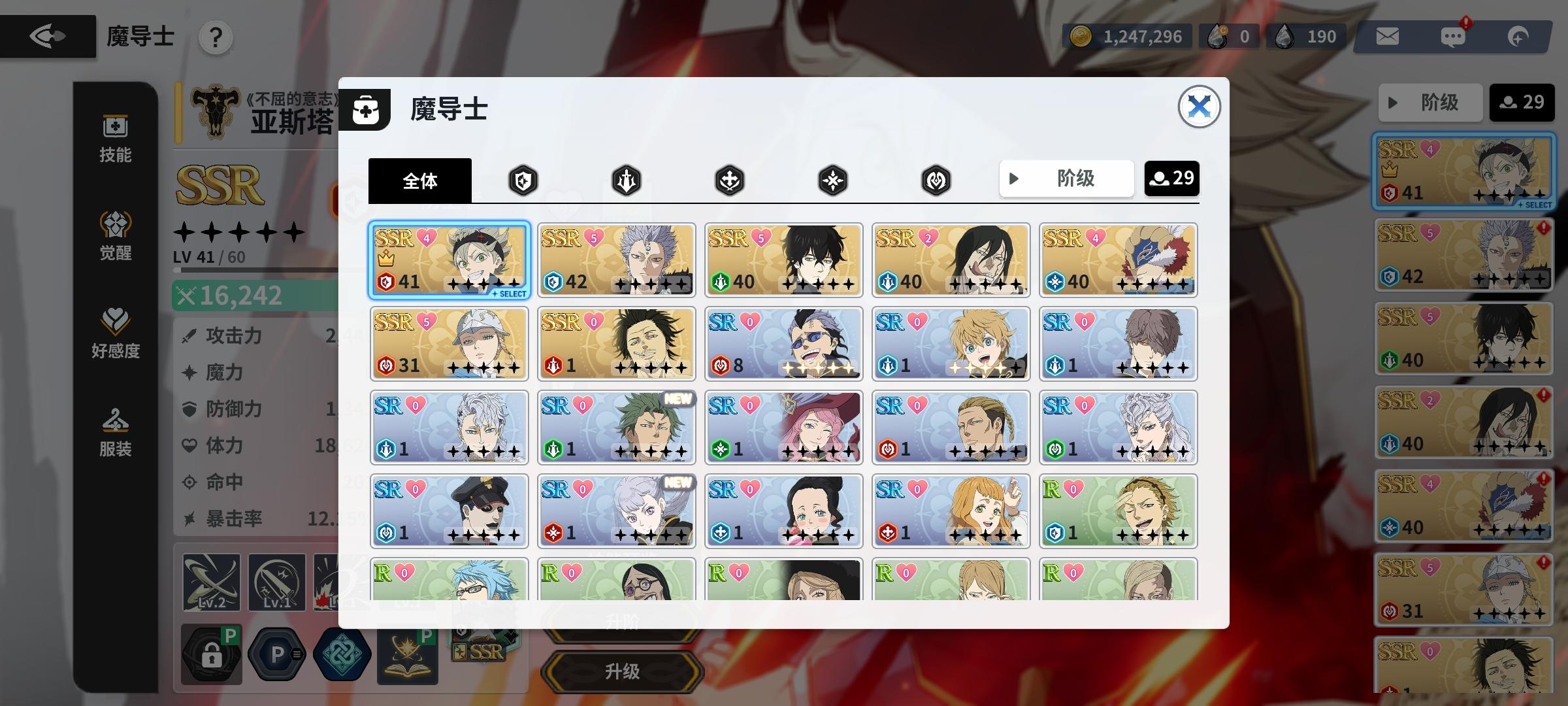The width and height of the screenshot is (1568, 706).
Task: Expand the 阶级 sort in right sidebar
Action: point(1429,102)
